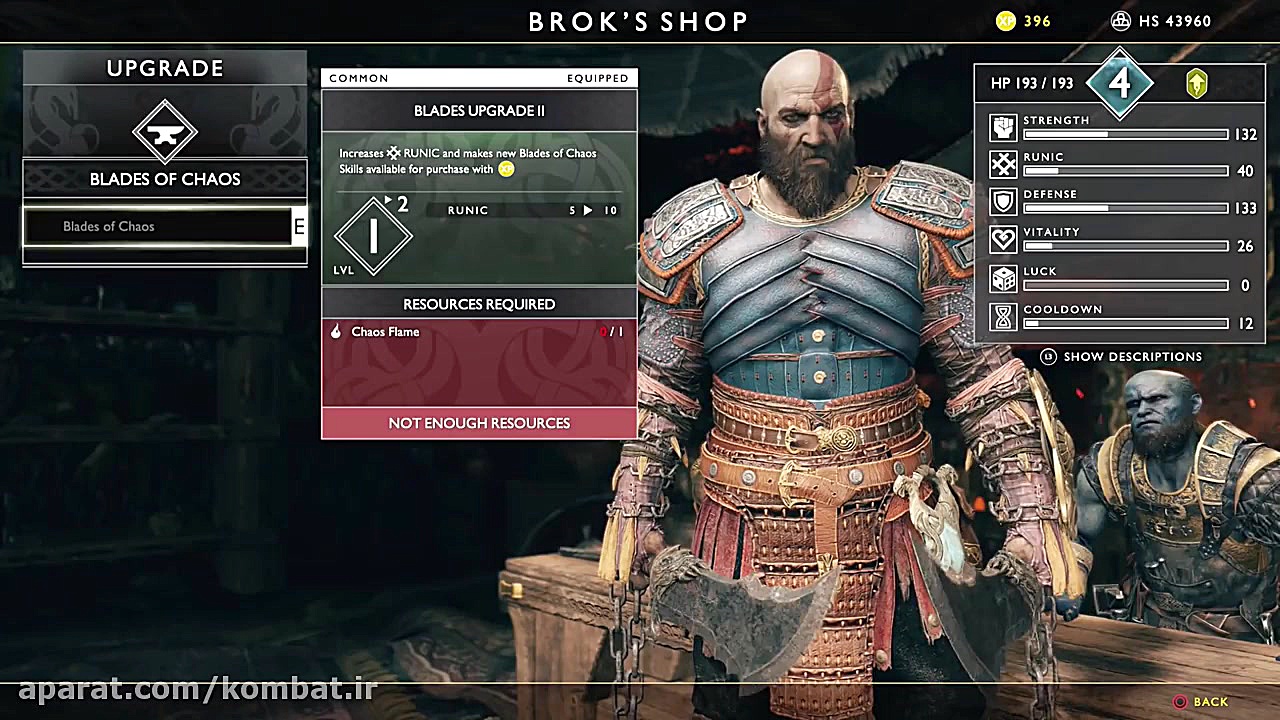This screenshot has width=1280, height=720.
Task: Click the upgrade arrow above the LVL diamond
Action: [x=389, y=201]
